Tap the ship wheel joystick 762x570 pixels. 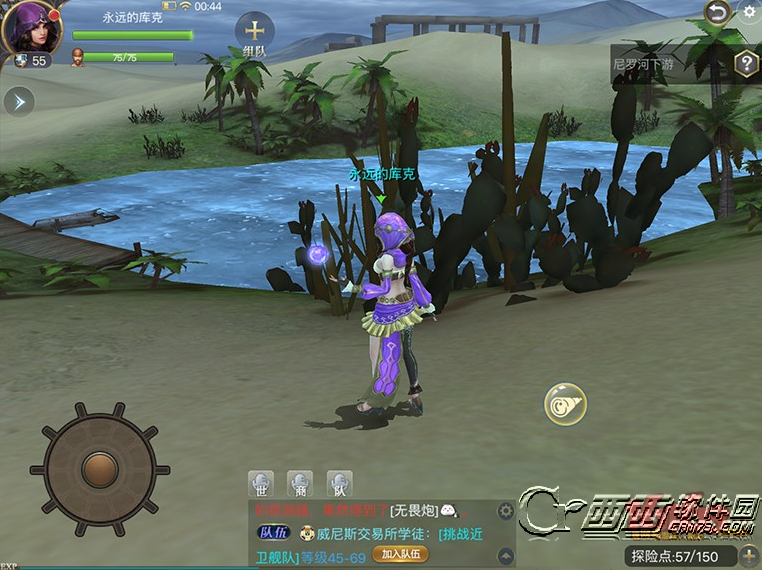tap(99, 467)
